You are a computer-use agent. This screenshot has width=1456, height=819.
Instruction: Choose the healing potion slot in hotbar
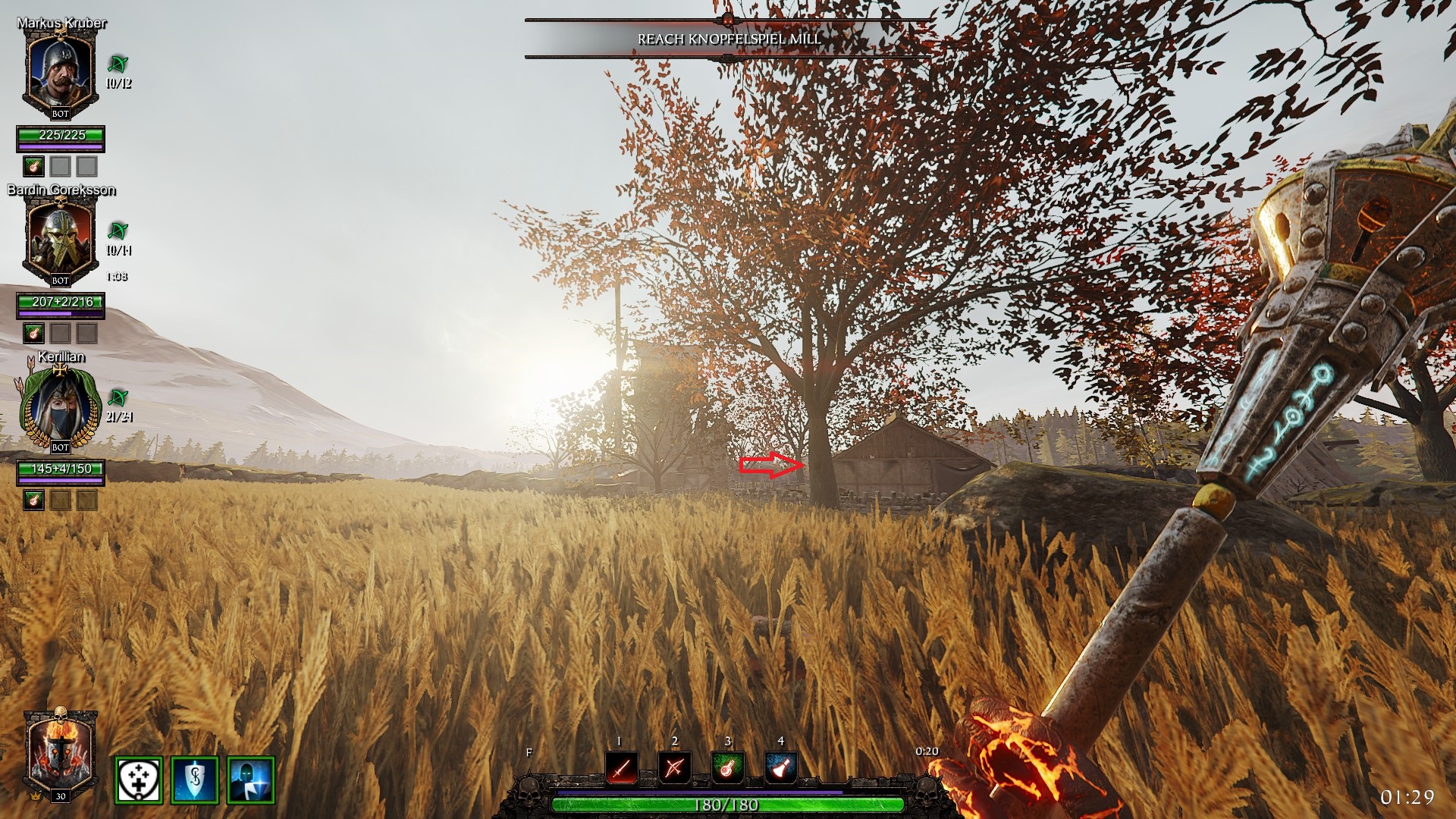(727, 769)
